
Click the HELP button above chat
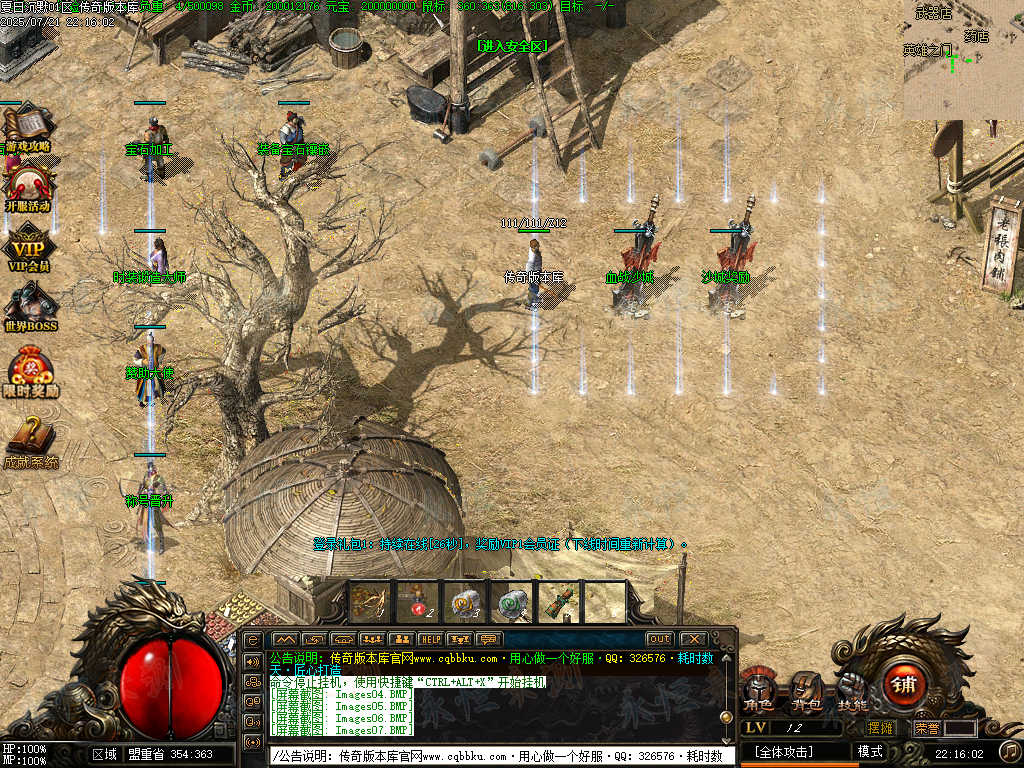(x=430, y=639)
